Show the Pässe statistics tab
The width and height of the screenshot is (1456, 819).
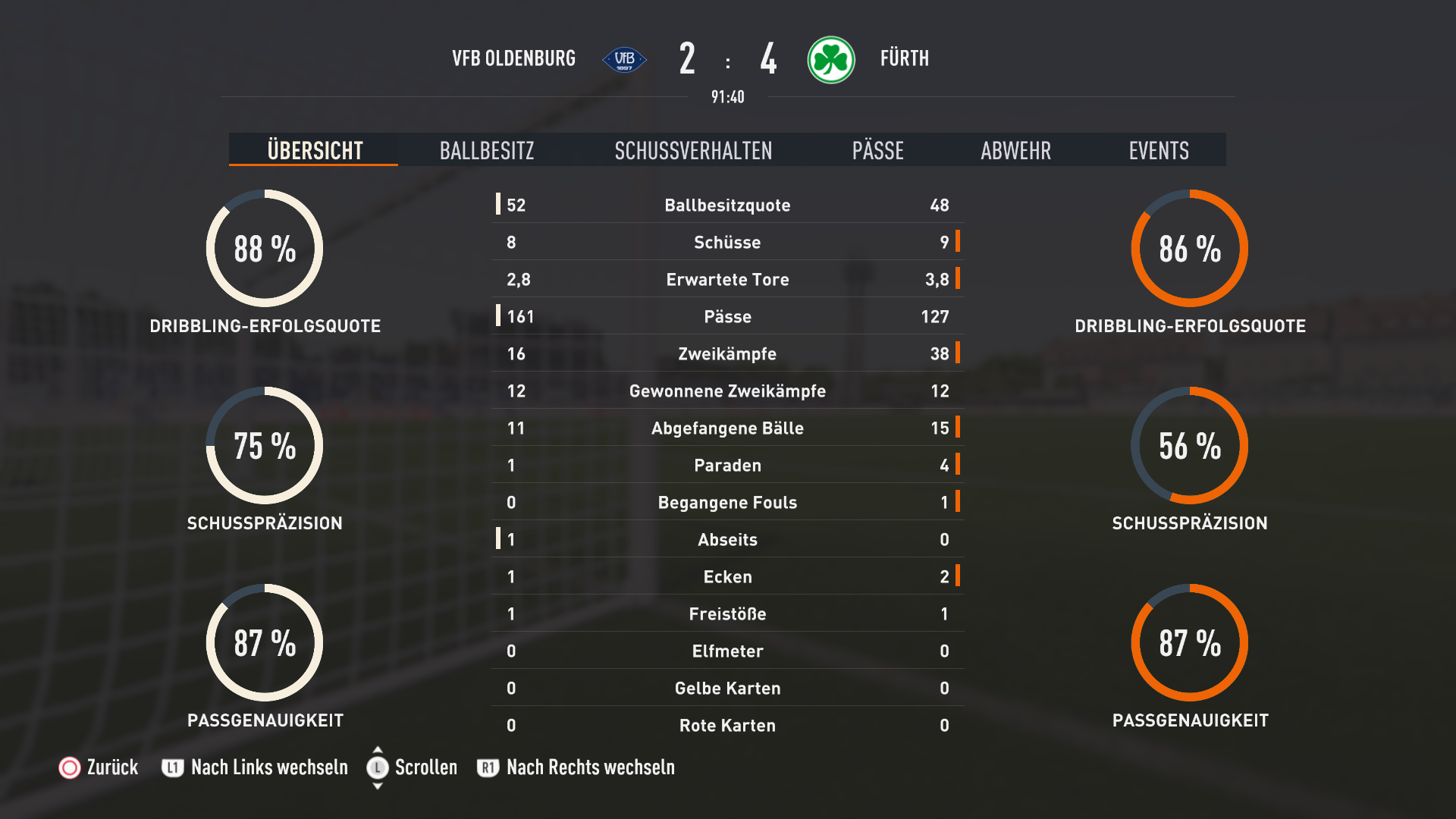coord(877,150)
